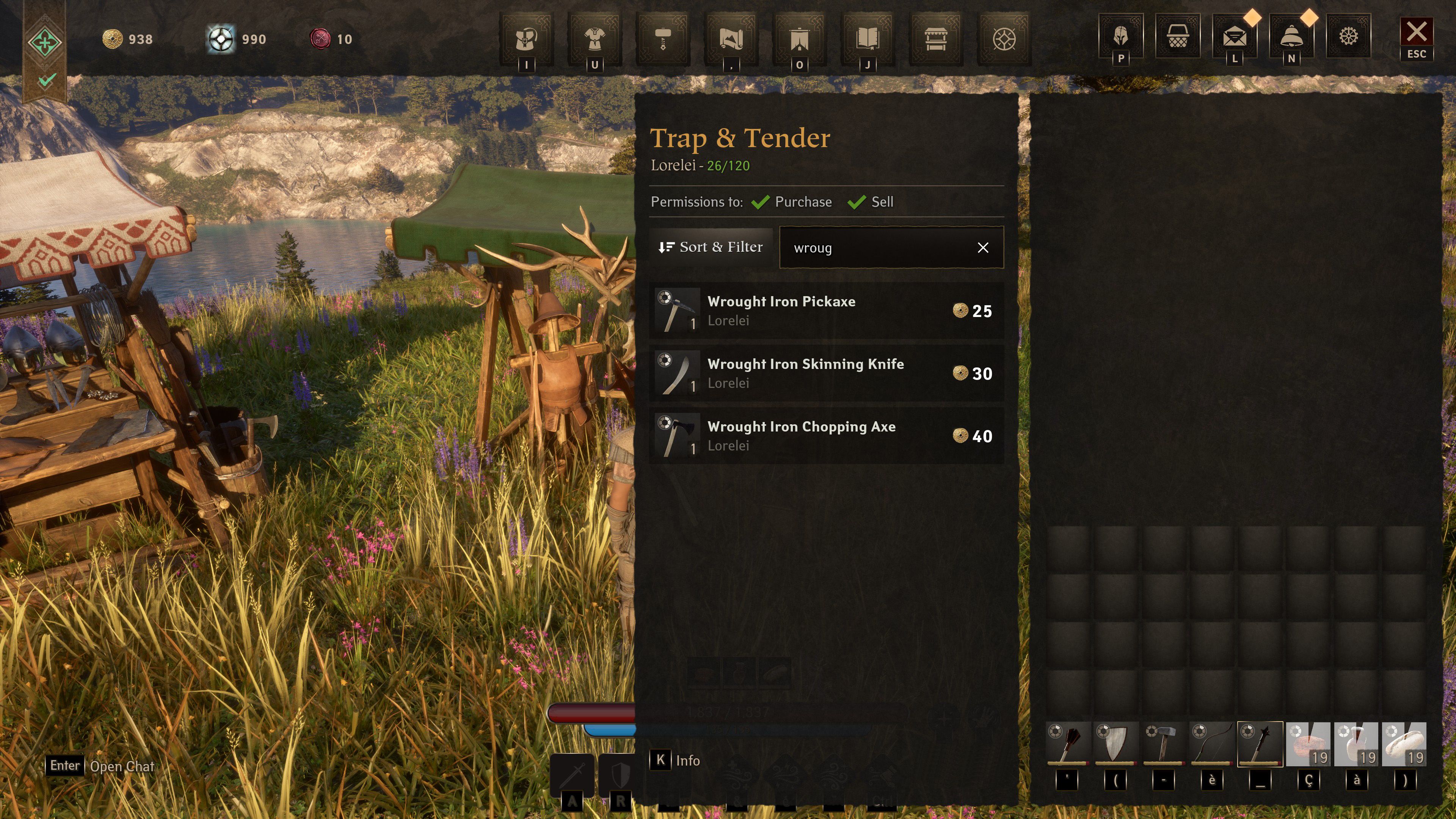Clear the search with the X button
The width and height of the screenshot is (1456, 819).
click(x=984, y=247)
